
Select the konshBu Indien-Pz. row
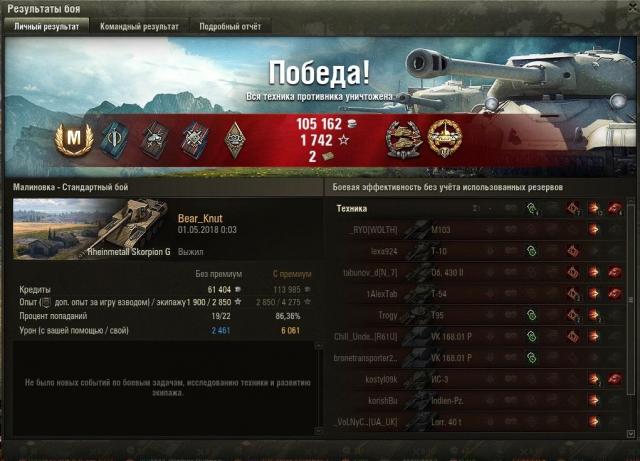480,400
